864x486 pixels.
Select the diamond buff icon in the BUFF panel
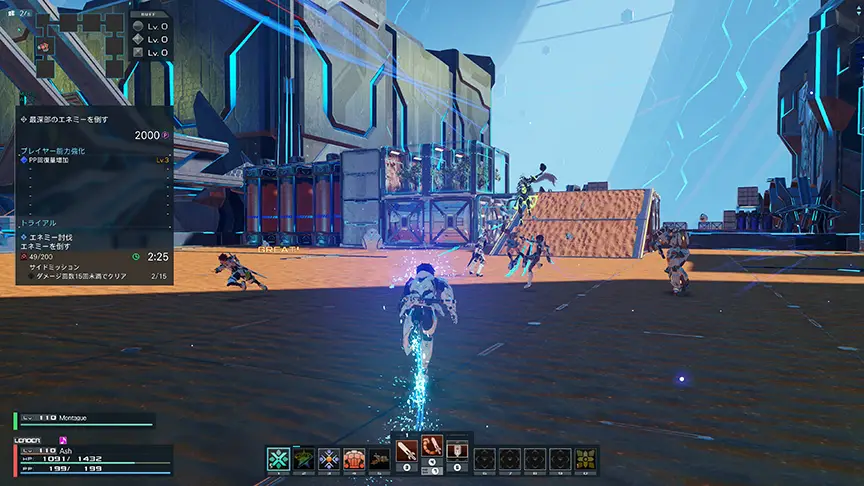[x=139, y=38]
